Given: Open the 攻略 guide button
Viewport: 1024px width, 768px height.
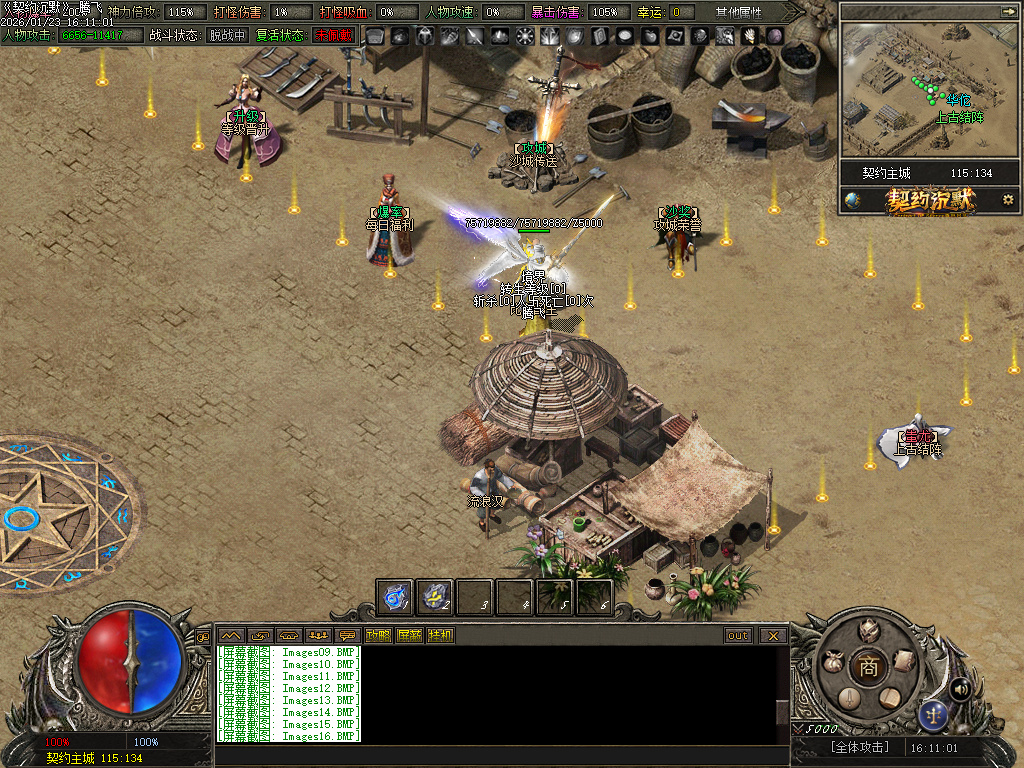Looking at the screenshot, I should 378,635.
